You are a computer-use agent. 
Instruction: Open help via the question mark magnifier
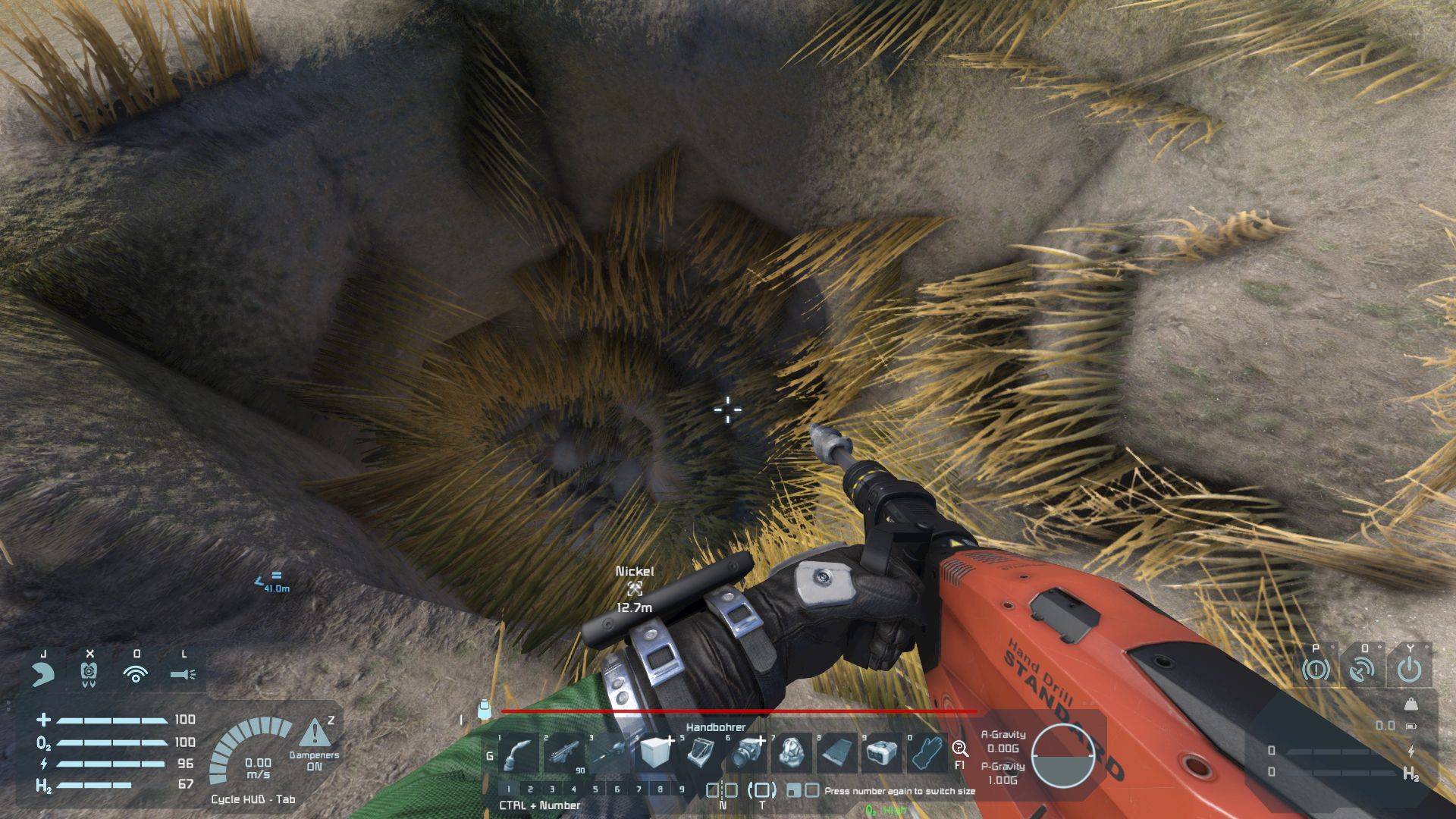coord(960,748)
